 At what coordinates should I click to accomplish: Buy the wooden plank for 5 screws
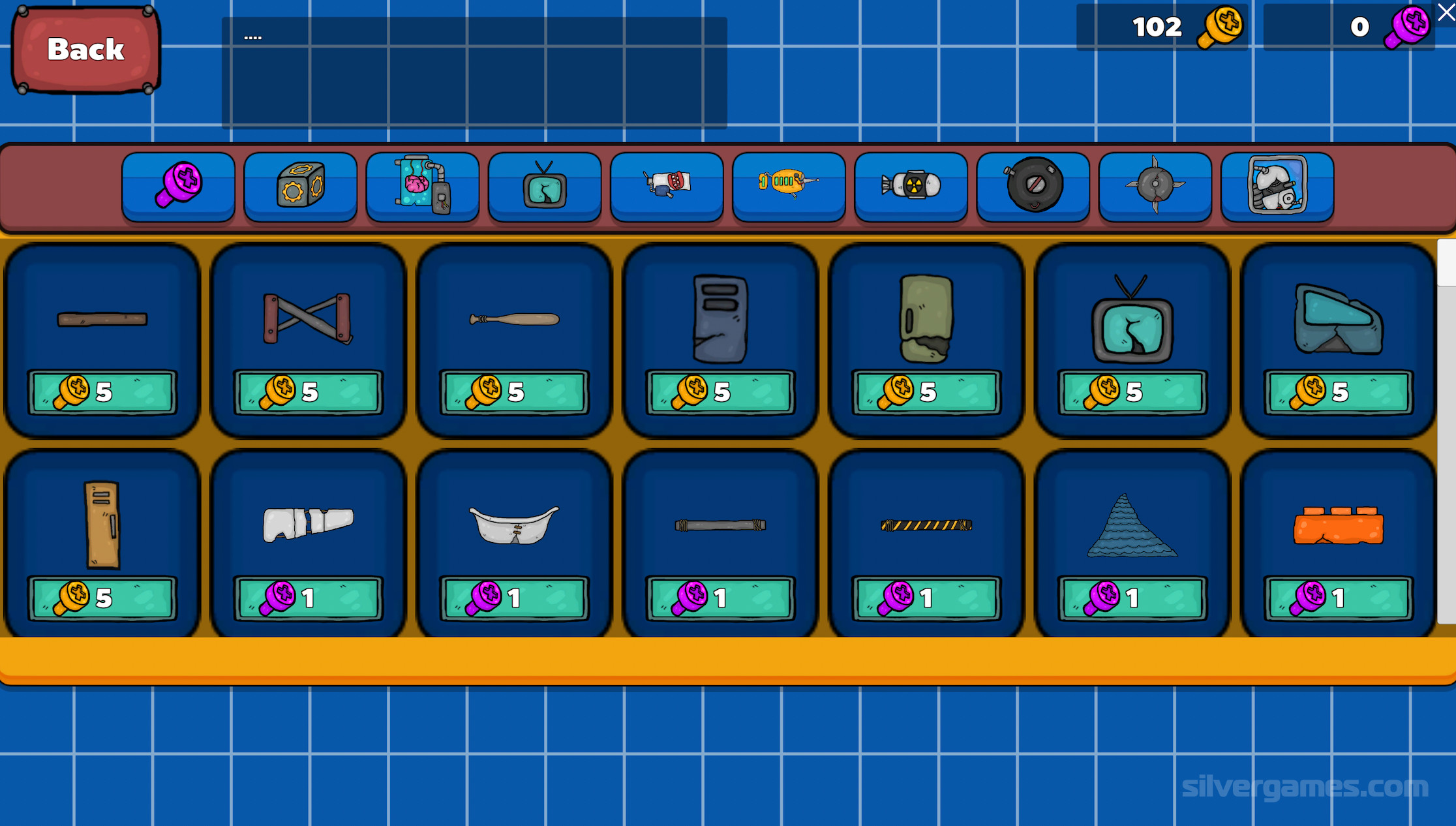click(x=102, y=392)
